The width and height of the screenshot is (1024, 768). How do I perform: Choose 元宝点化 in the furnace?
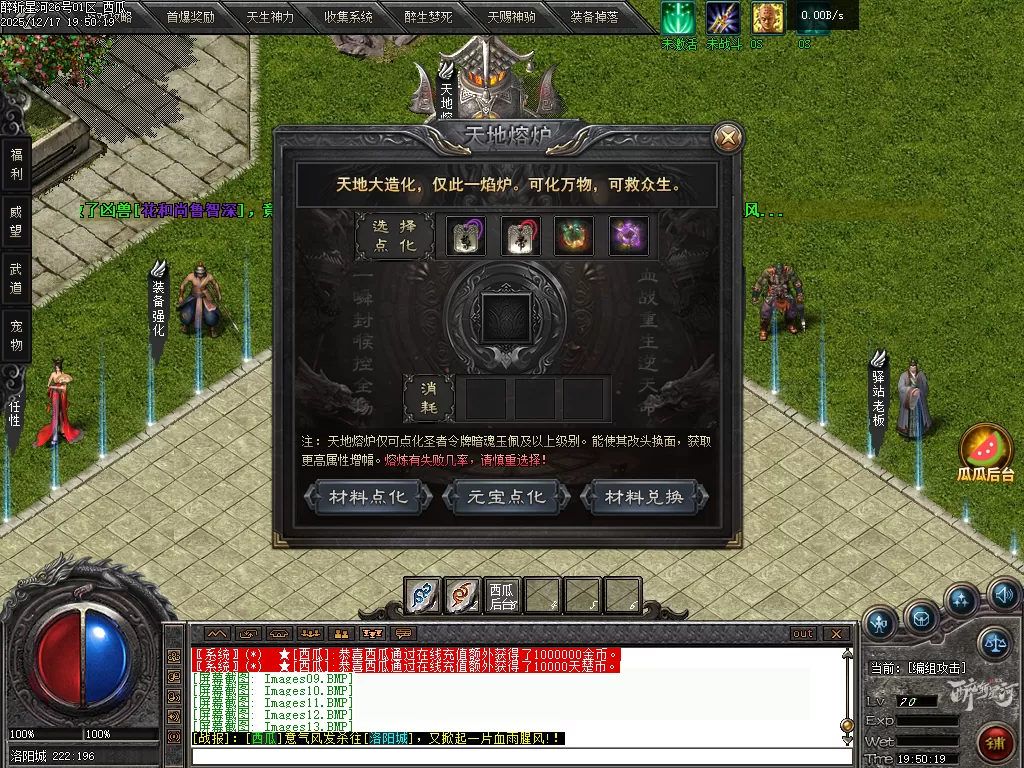point(508,497)
